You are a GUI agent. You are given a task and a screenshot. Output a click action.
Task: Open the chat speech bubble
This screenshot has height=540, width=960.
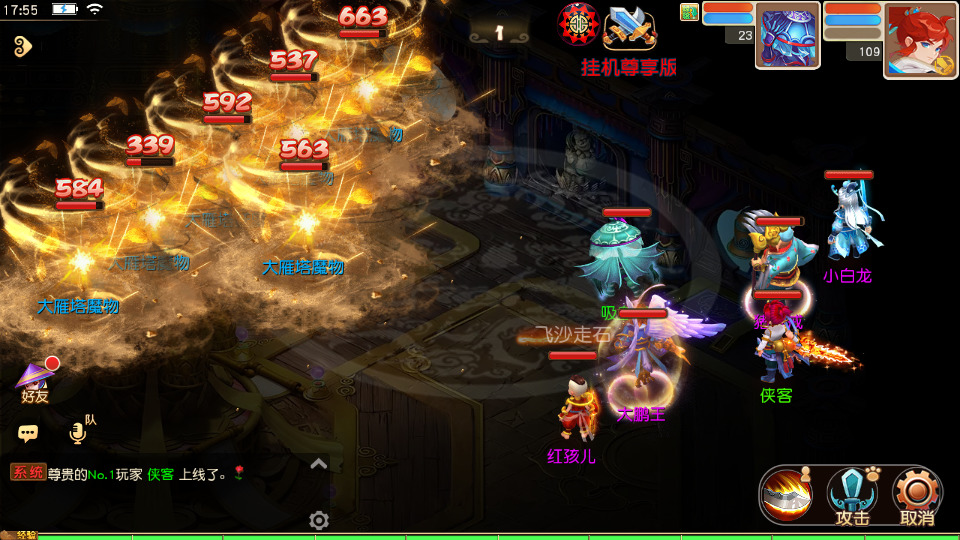pos(28,433)
